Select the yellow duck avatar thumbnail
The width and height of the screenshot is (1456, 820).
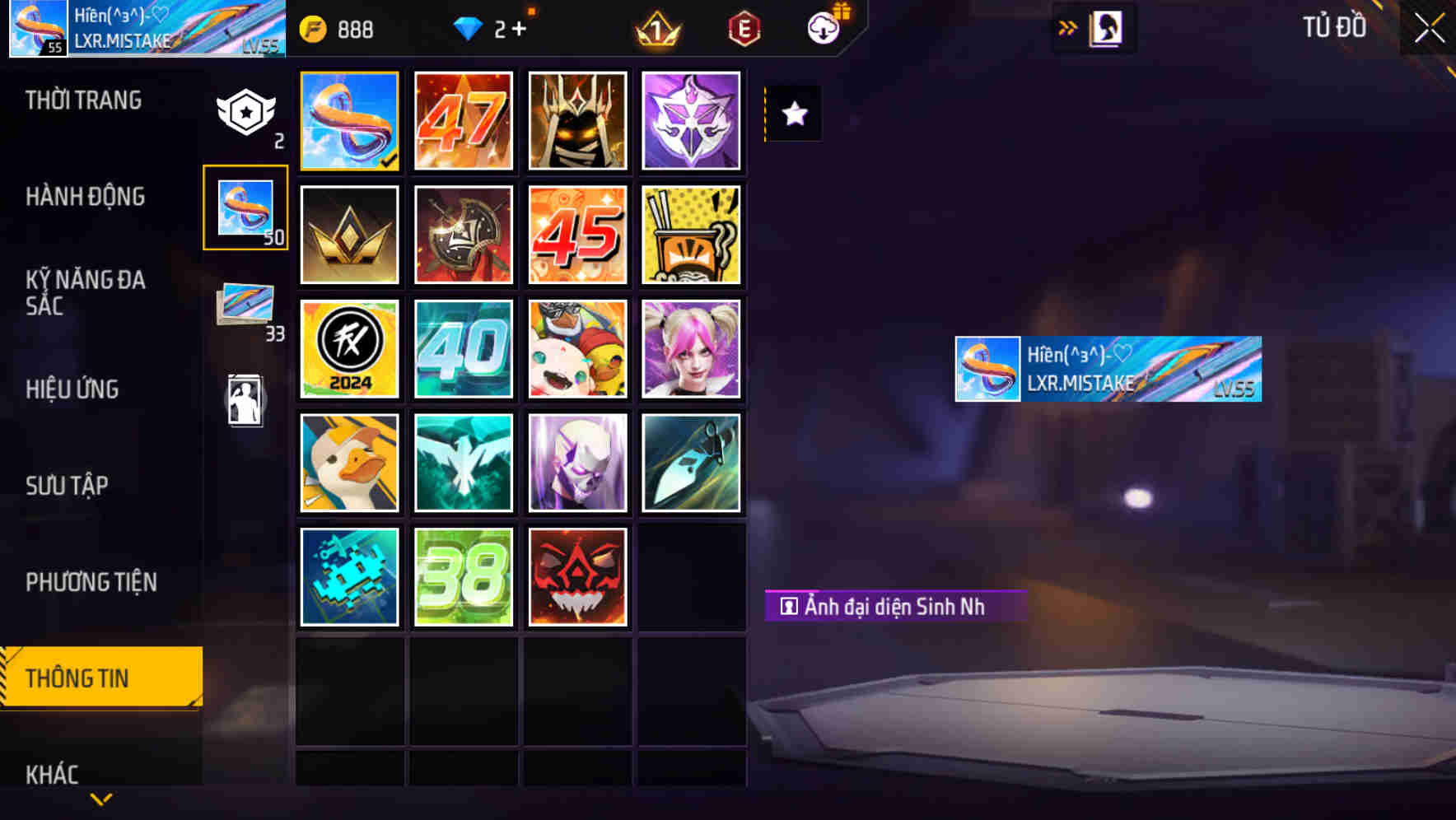pos(349,463)
